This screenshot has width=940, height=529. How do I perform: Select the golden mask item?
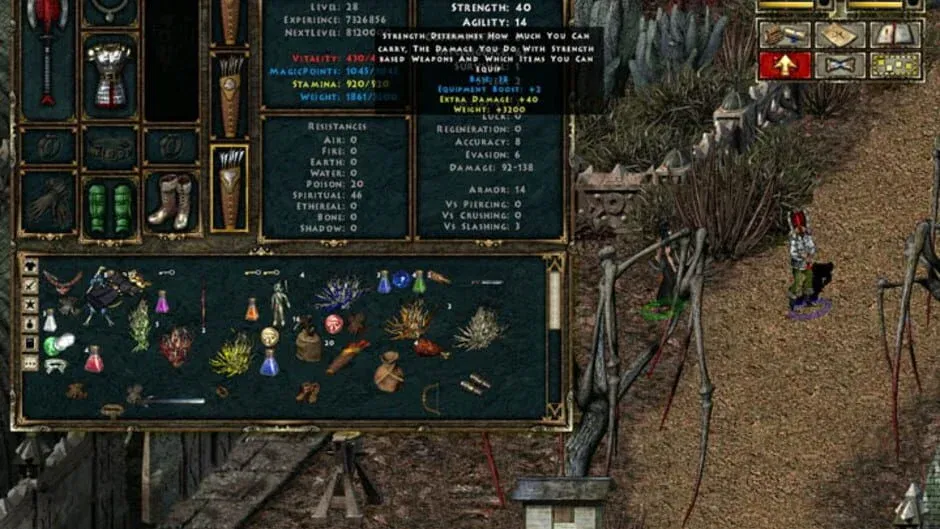(x=270, y=336)
